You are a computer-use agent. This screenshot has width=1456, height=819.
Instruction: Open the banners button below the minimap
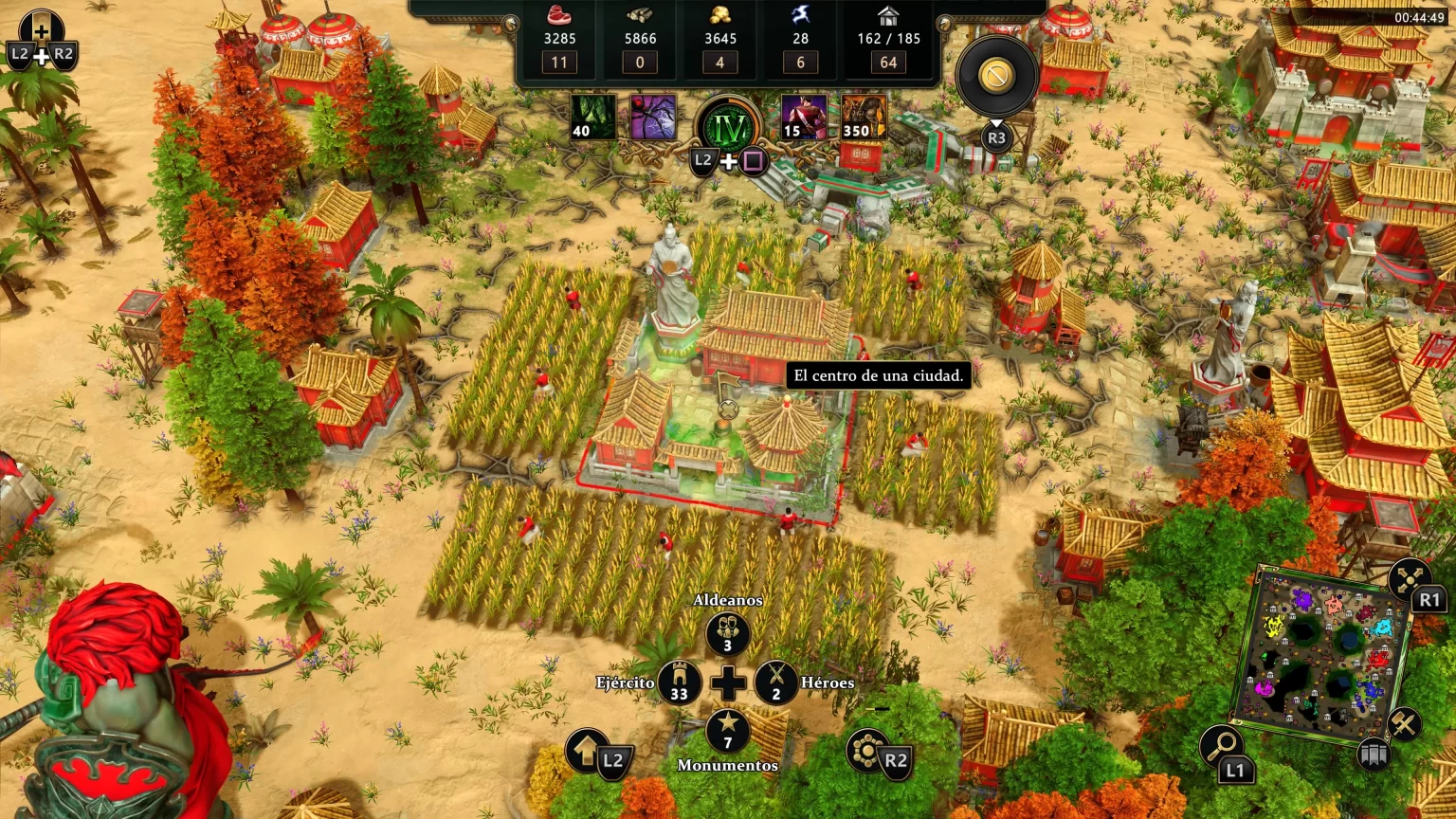(x=1372, y=755)
